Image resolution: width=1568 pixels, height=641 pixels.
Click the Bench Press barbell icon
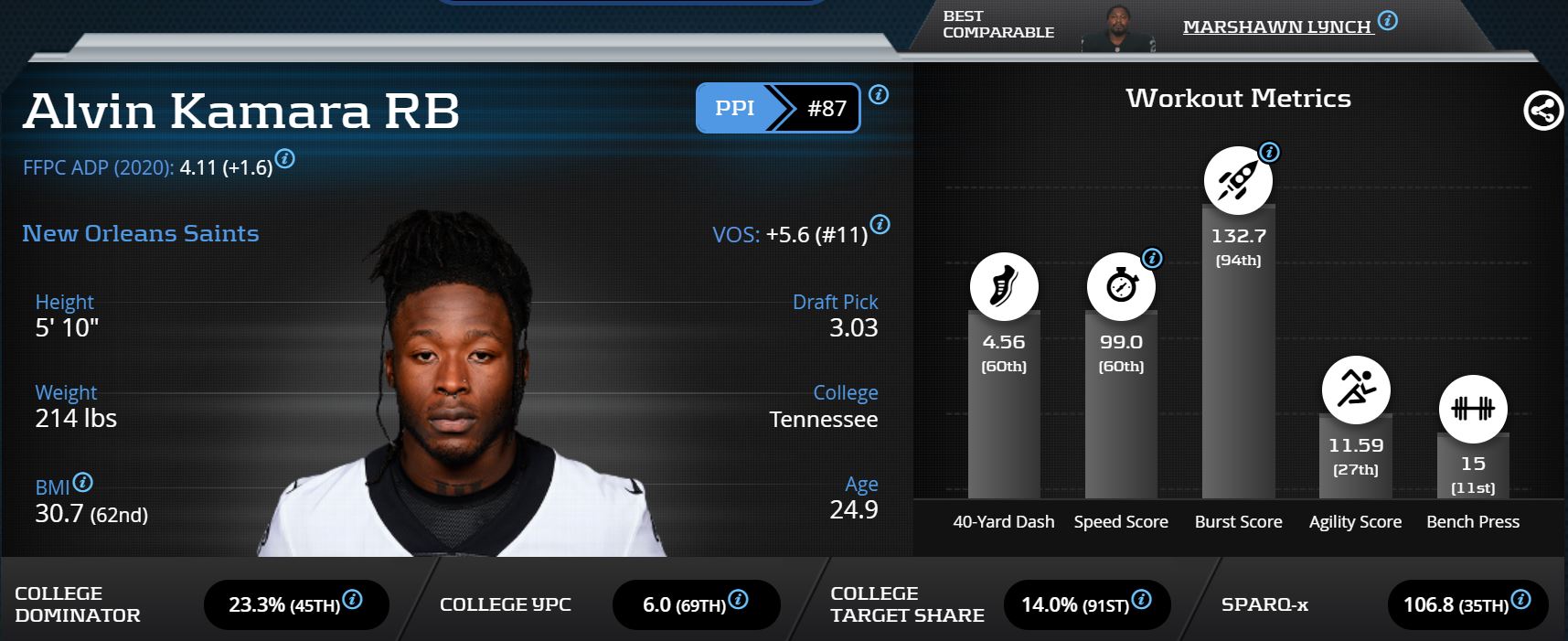coord(1472,409)
